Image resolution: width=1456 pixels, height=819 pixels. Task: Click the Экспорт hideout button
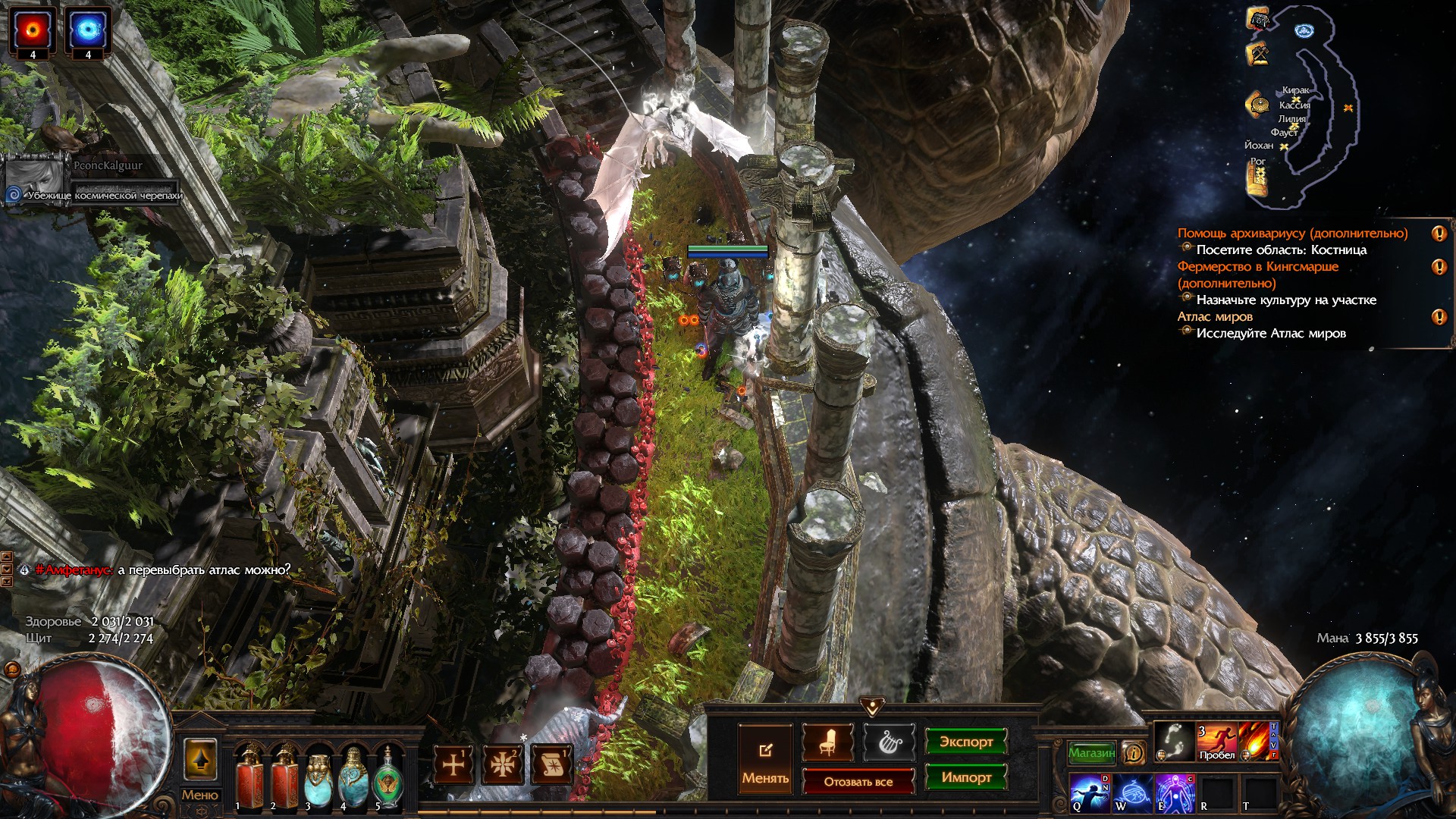(x=965, y=742)
